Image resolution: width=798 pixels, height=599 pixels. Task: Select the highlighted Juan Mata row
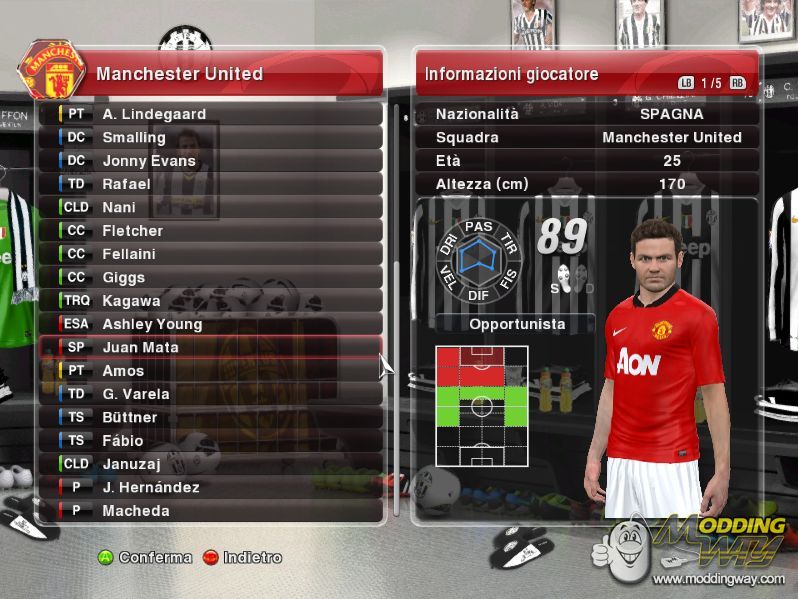point(210,347)
